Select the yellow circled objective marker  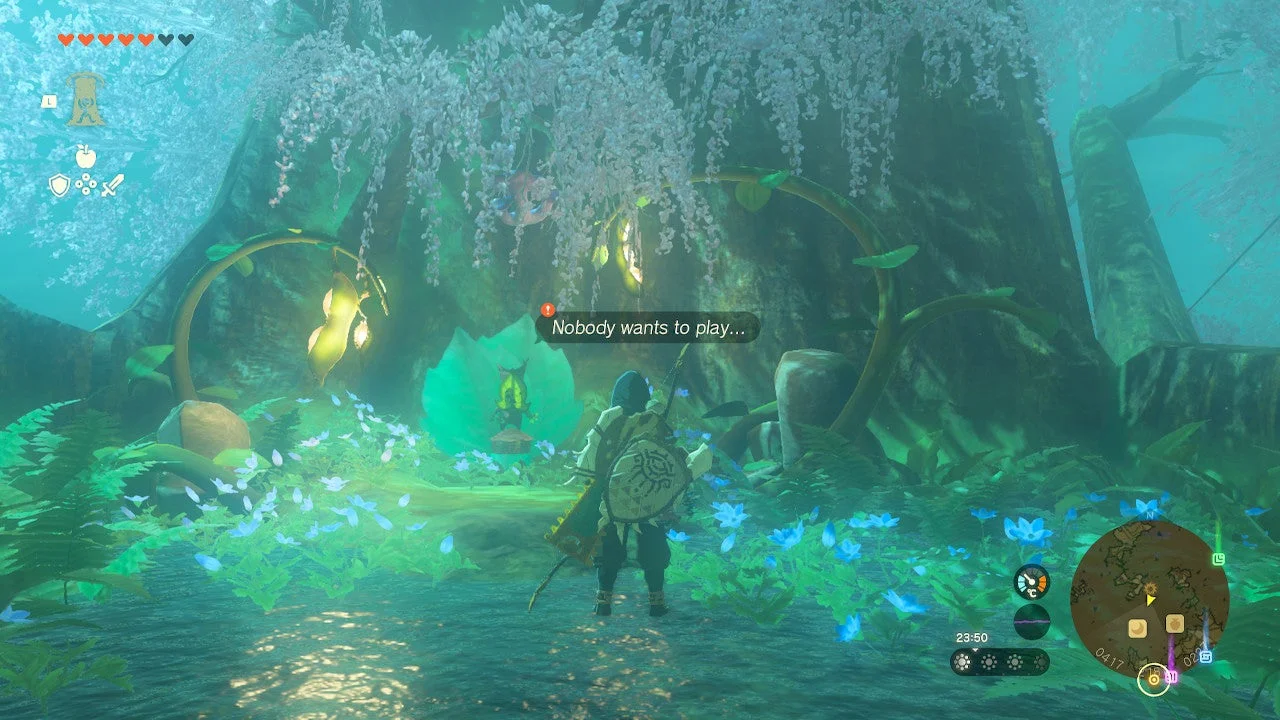pyautogui.click(x=1153, y=680)
